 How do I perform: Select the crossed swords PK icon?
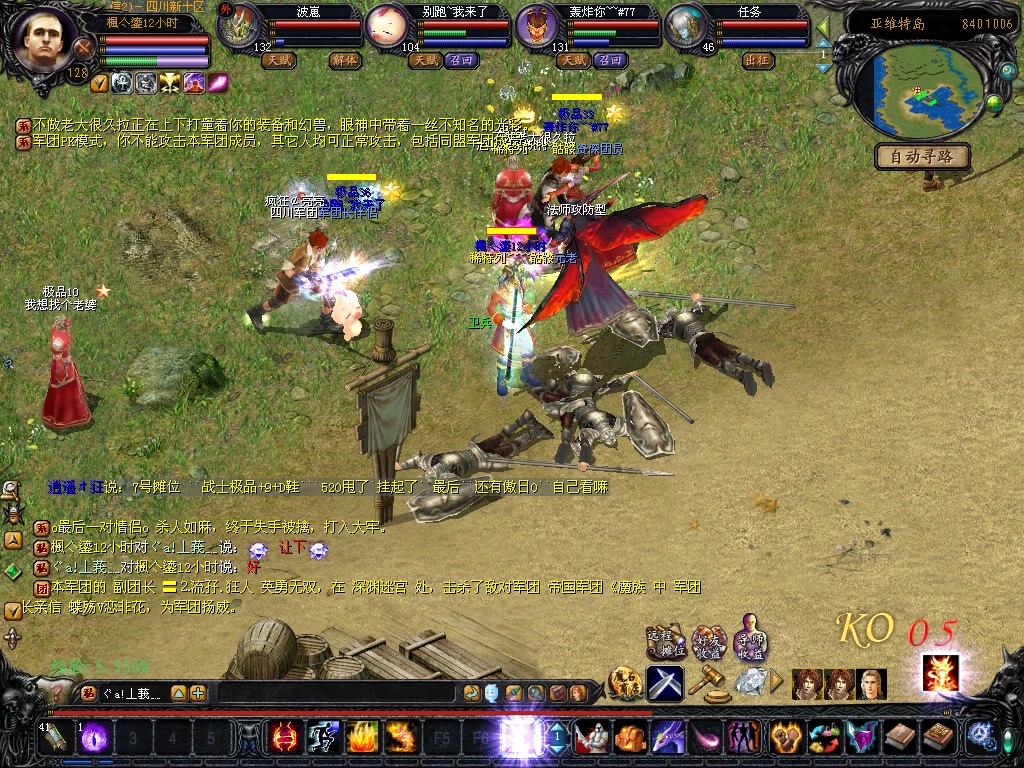(665, 683)
